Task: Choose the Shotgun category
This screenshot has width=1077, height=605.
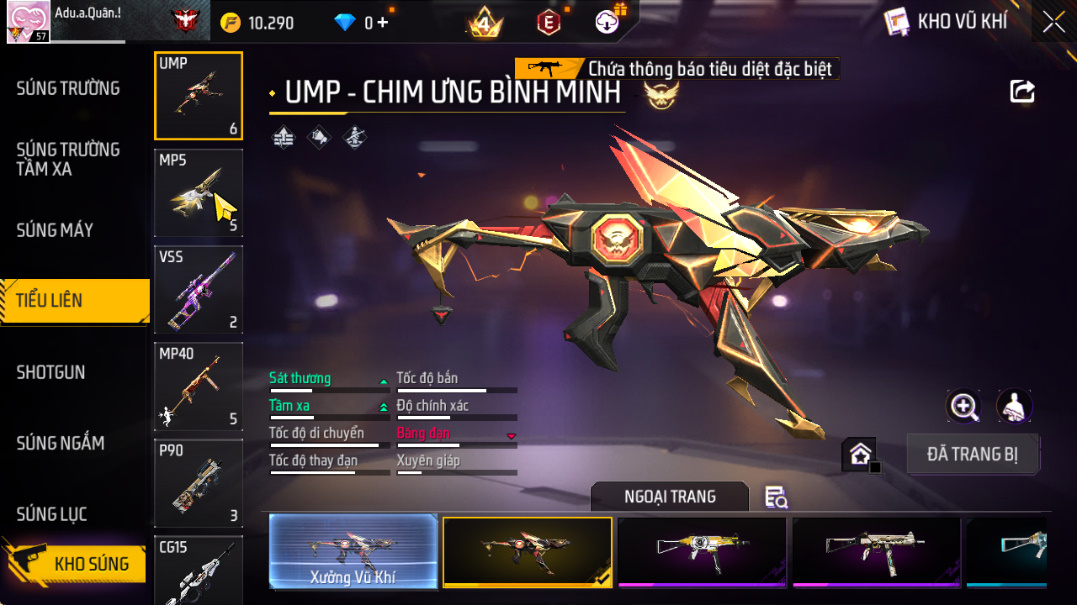Action: 51,372
